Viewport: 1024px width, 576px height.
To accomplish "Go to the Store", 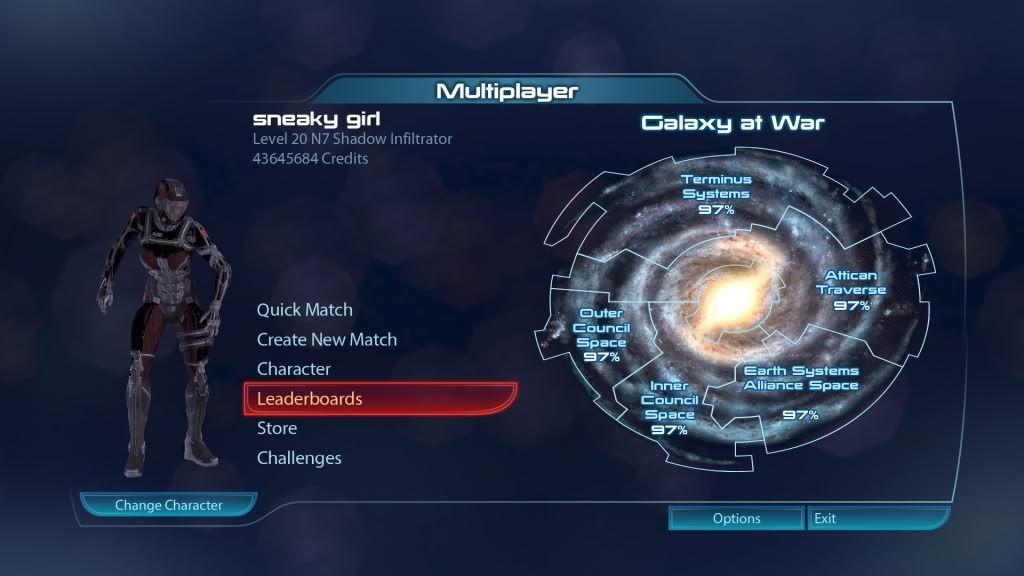I will tap(277, 428).
